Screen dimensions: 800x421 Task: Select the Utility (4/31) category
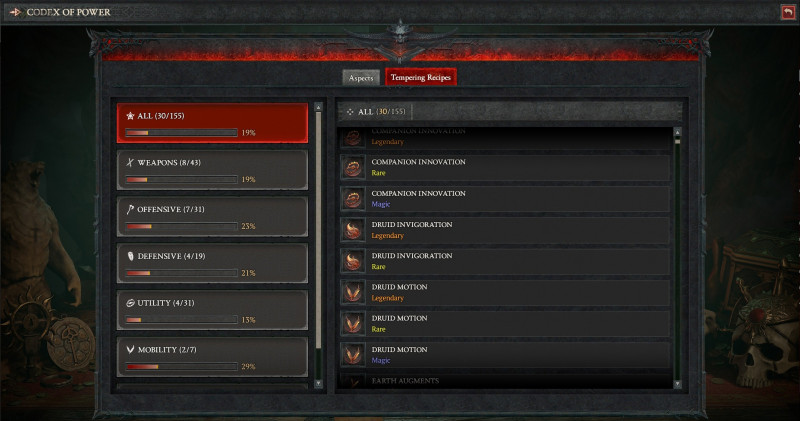[x=211, y=310]
